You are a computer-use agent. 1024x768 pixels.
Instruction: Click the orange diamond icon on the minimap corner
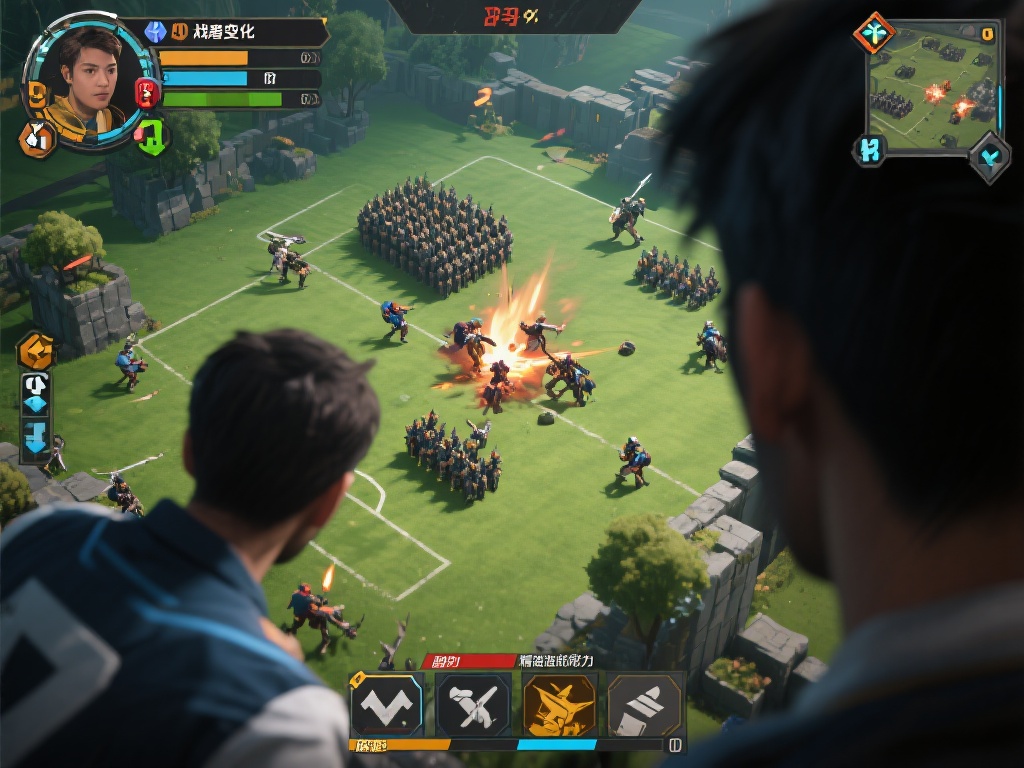(x=874, y=33)
